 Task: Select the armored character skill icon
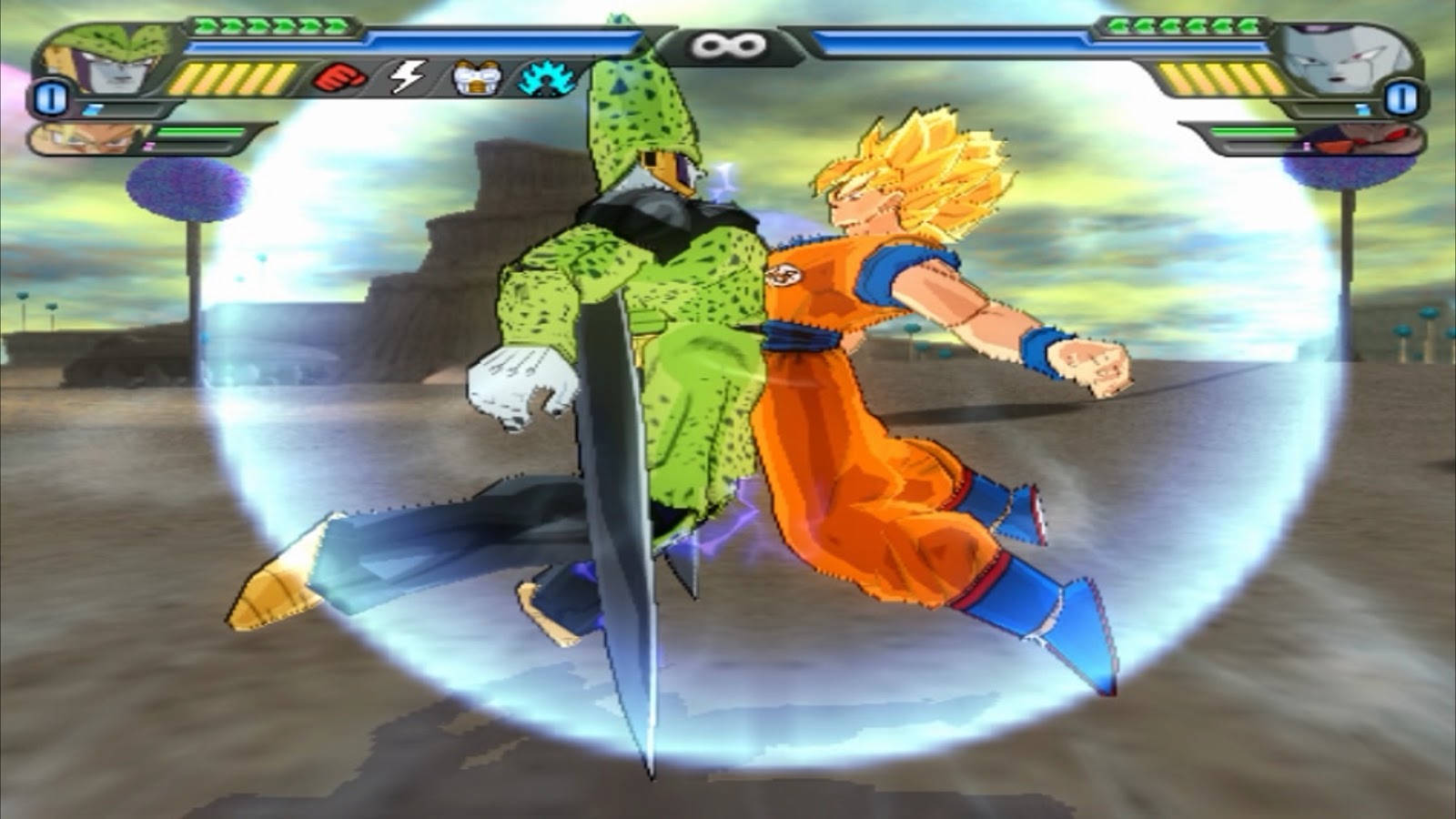[476, 77]
